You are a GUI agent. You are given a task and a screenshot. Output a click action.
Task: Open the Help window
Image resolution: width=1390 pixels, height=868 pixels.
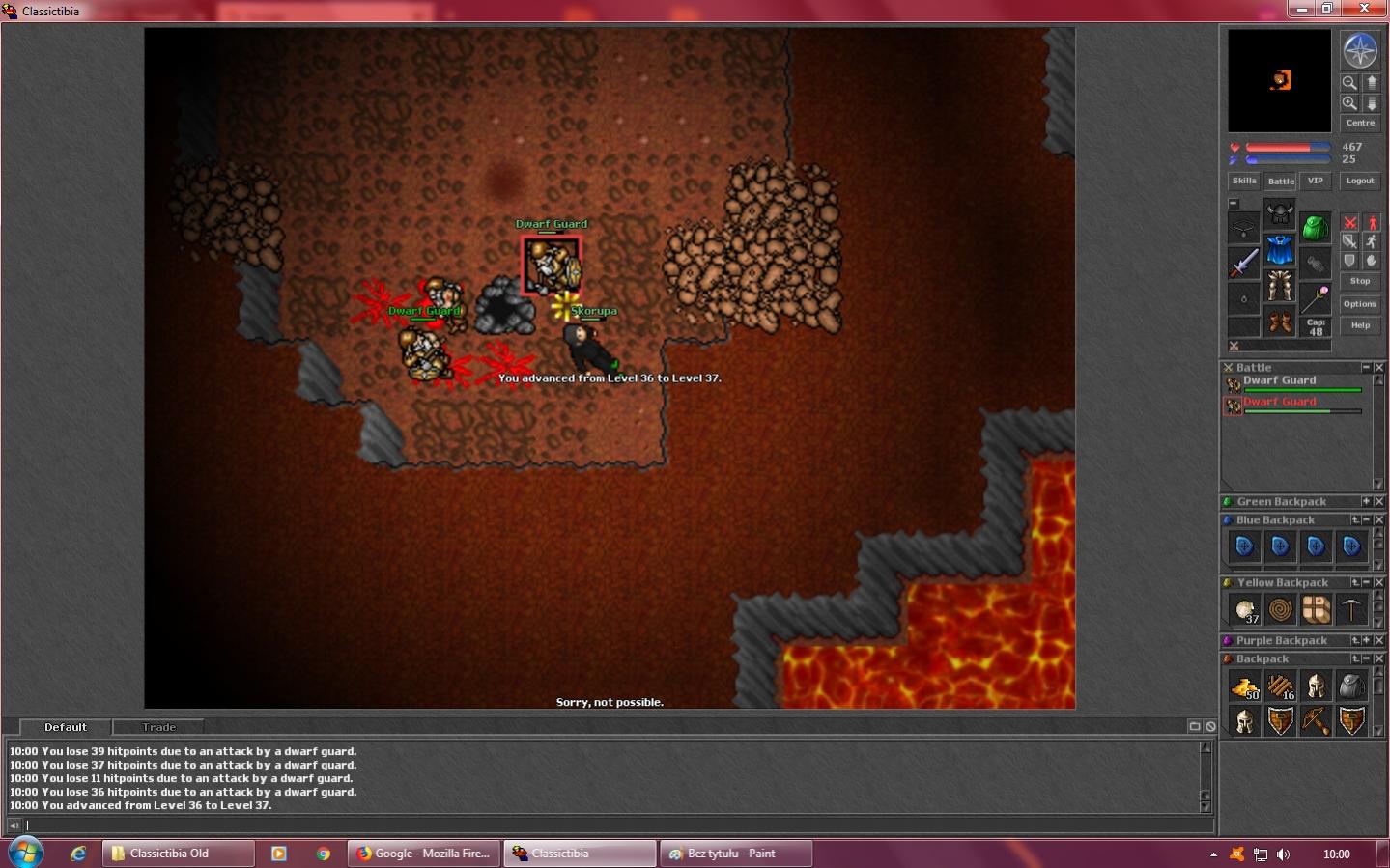(1360, 325)
